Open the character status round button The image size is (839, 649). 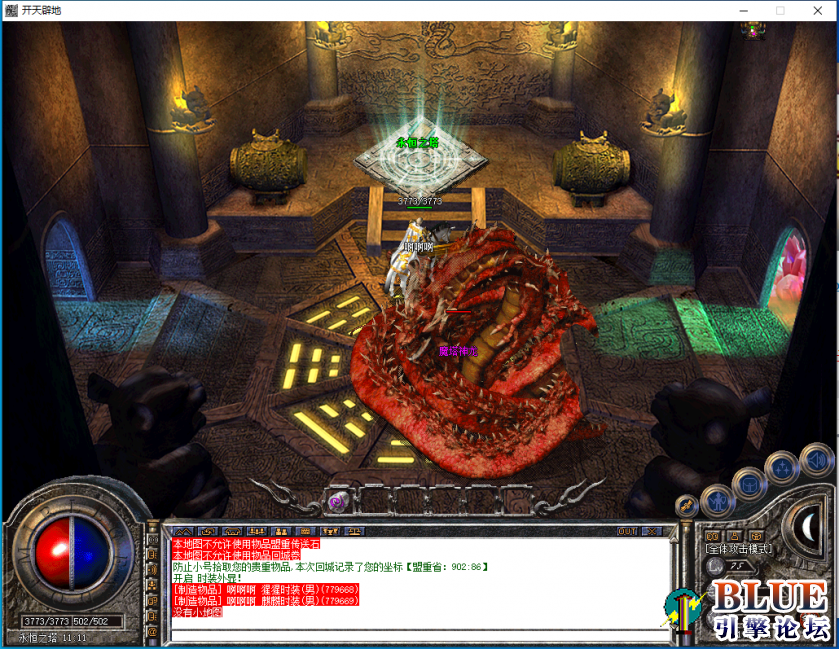718,499
